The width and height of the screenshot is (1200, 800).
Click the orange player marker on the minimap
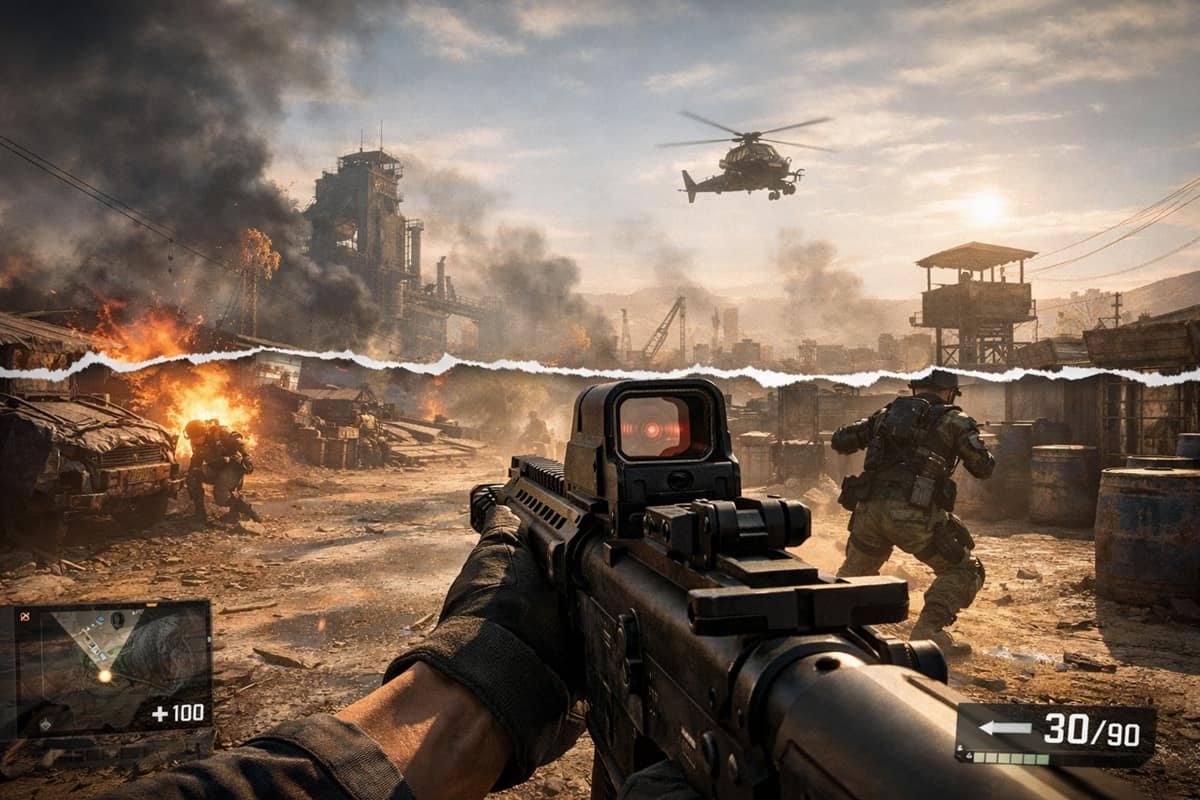104,676
